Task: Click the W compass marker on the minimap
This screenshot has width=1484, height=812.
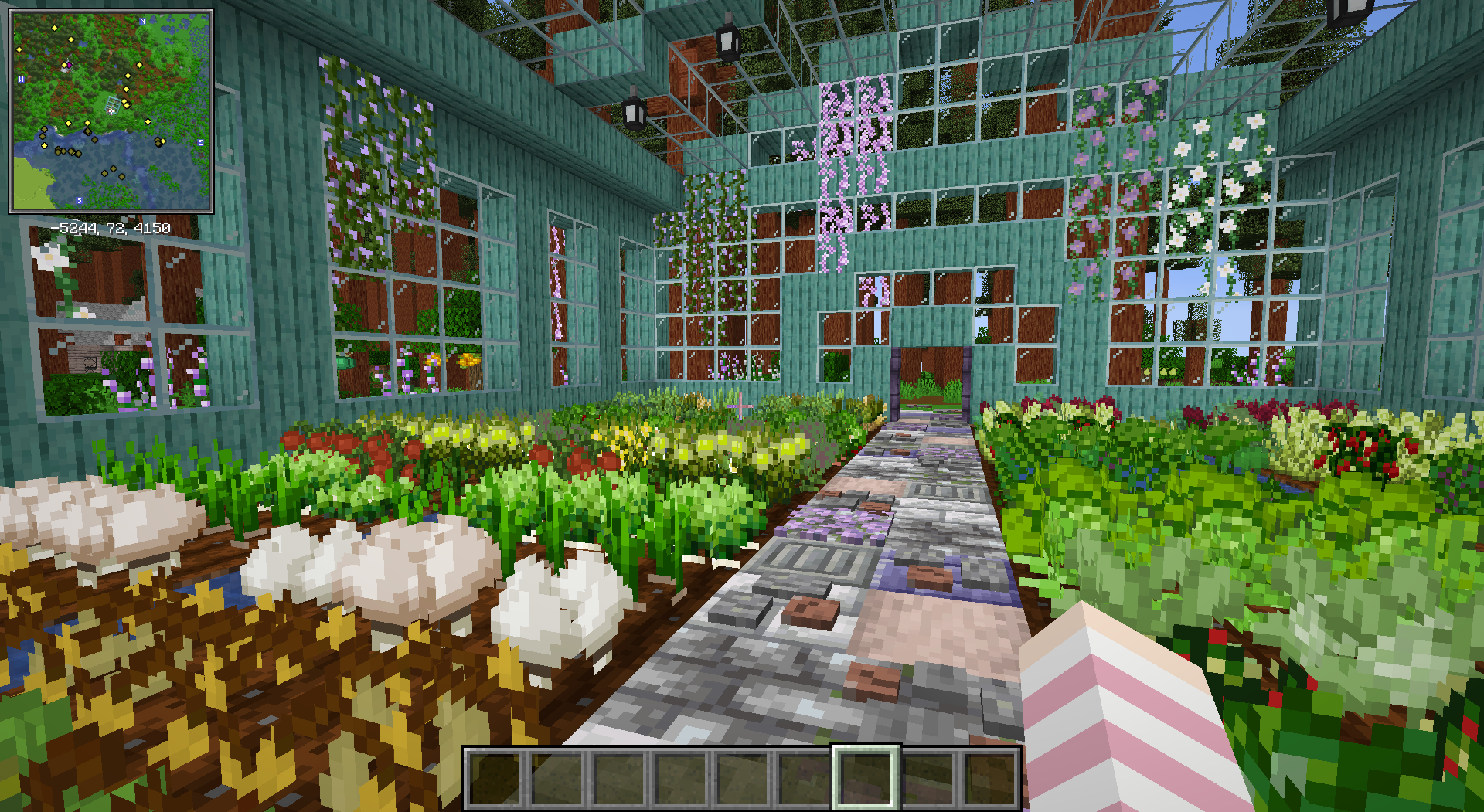Action: (22, 78)
